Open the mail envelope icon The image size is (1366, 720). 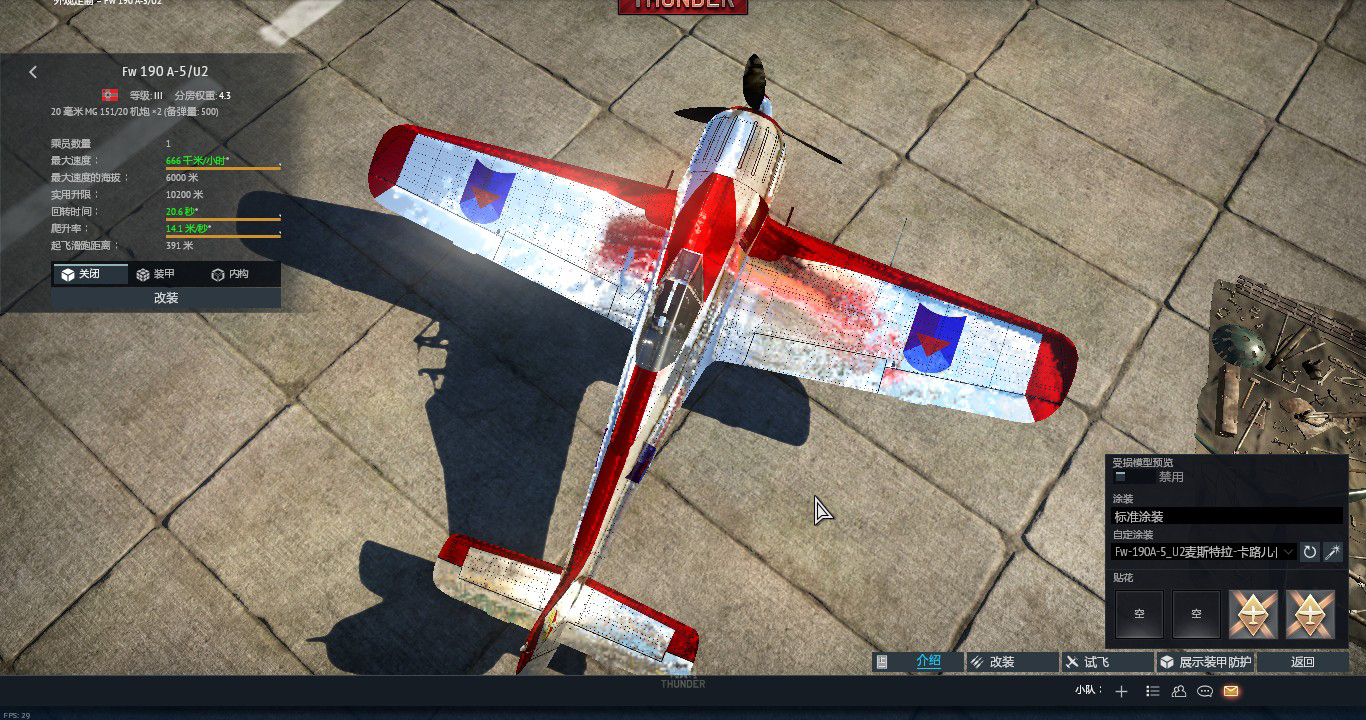[x=1231, y=691]
